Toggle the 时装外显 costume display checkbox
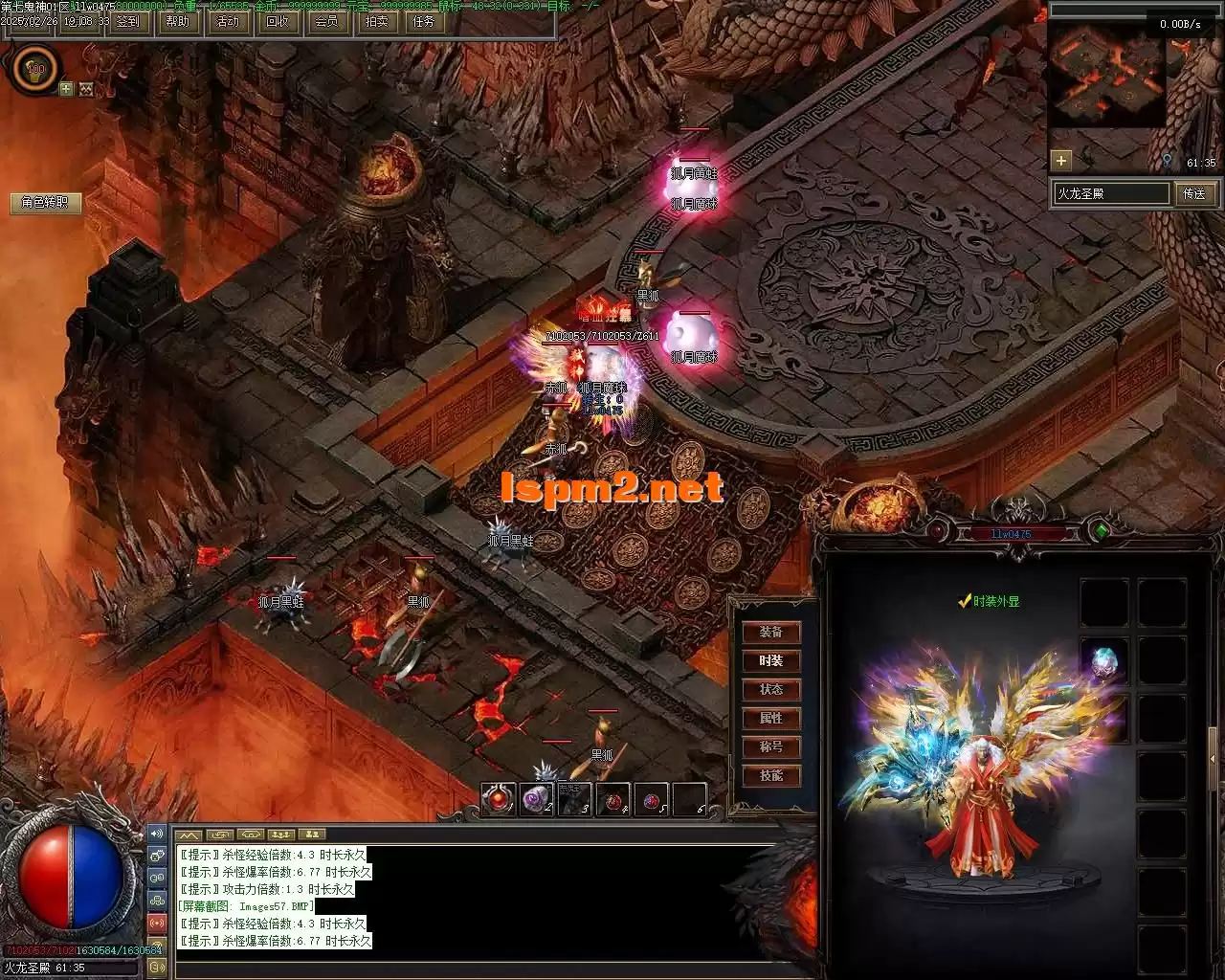This screenshot has height=980, width=1225. point(966,601)
